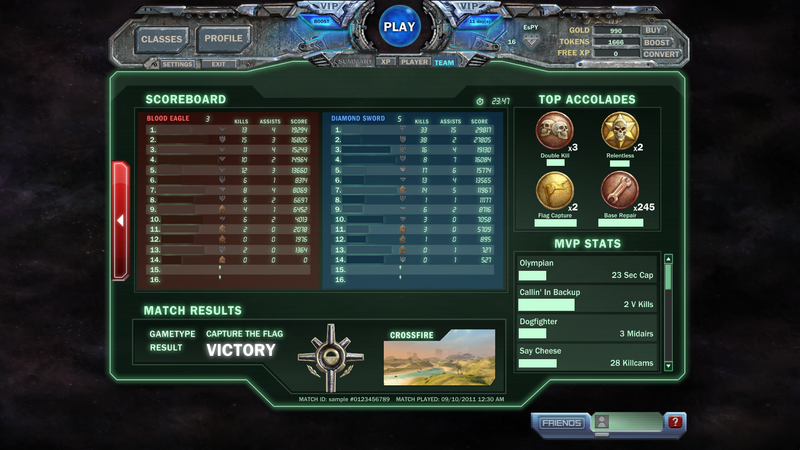Open the CLASSES menu
This screenshot has height=450, width=800.
[x=161, y=39]
